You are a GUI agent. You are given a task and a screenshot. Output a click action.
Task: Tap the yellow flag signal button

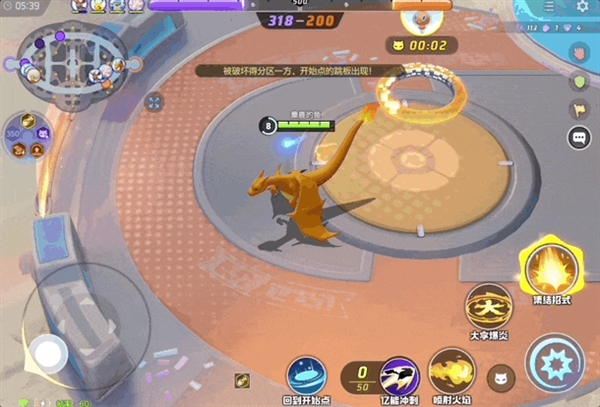click(579, 109)
